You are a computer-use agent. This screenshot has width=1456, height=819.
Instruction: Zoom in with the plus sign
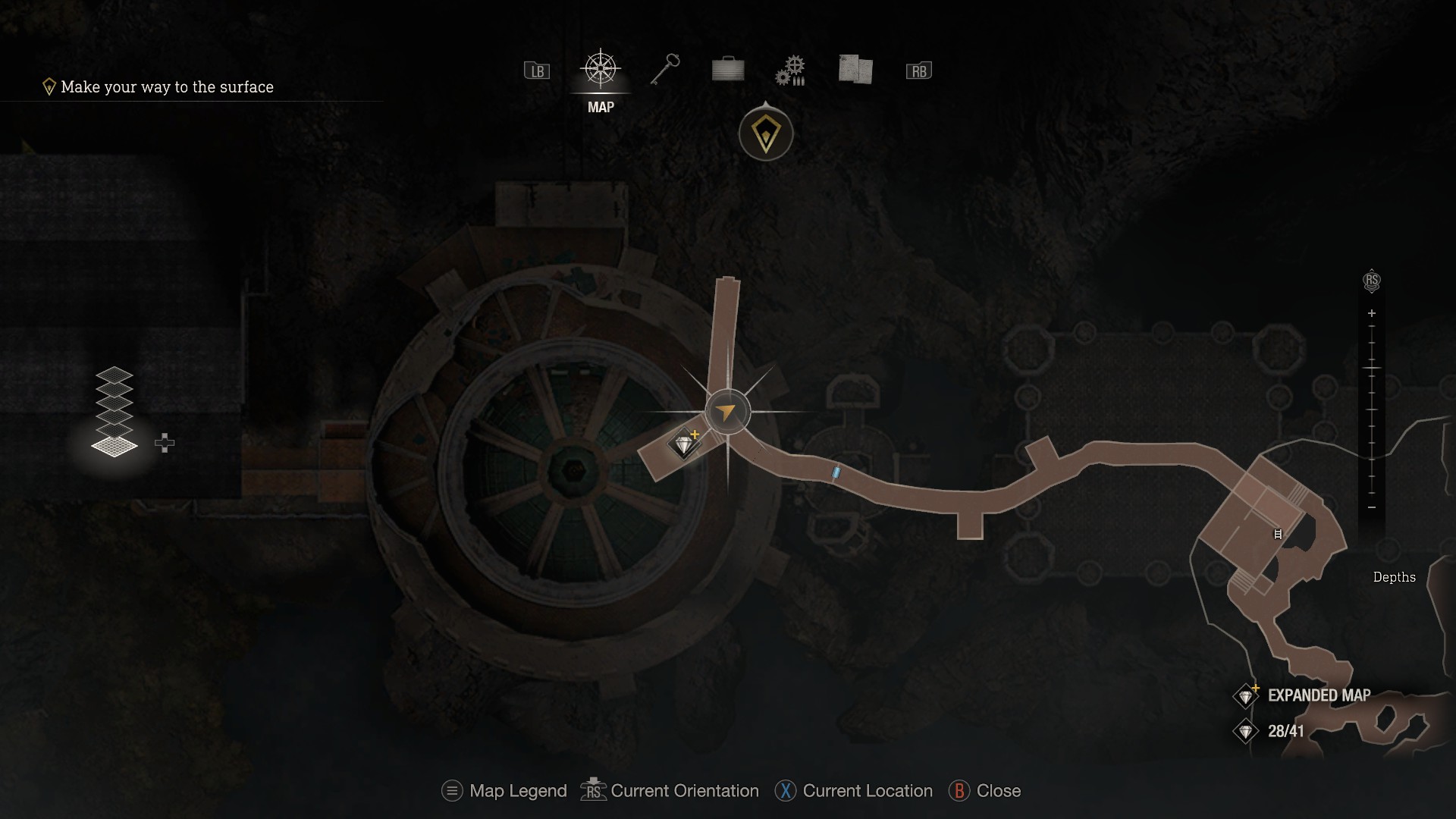1371,313
